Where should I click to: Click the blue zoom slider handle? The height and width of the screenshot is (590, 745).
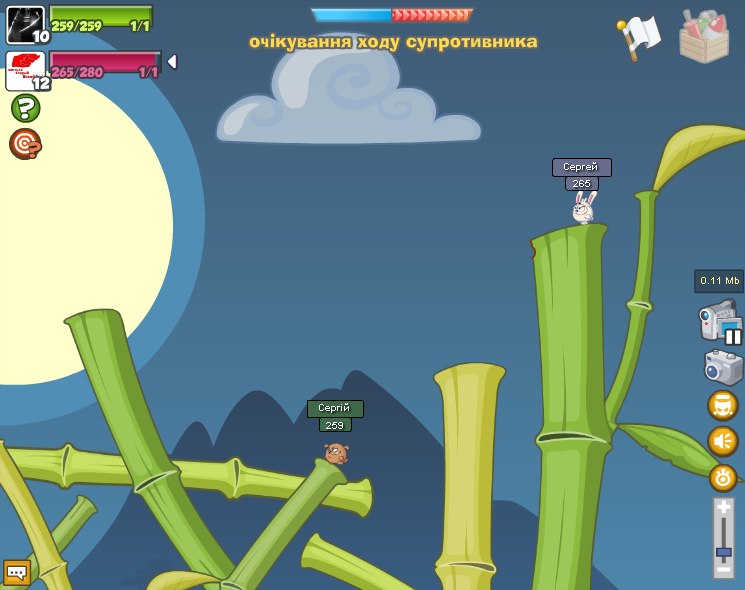point(724,552)
